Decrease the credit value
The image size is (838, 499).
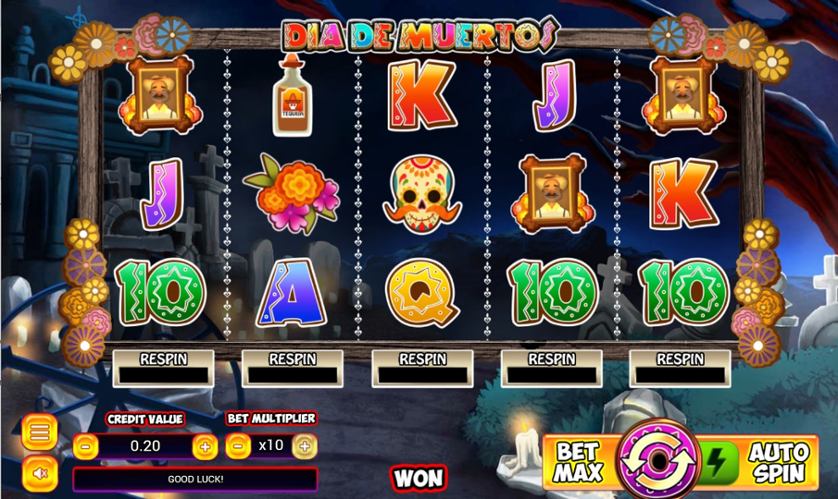pos(87,446)
